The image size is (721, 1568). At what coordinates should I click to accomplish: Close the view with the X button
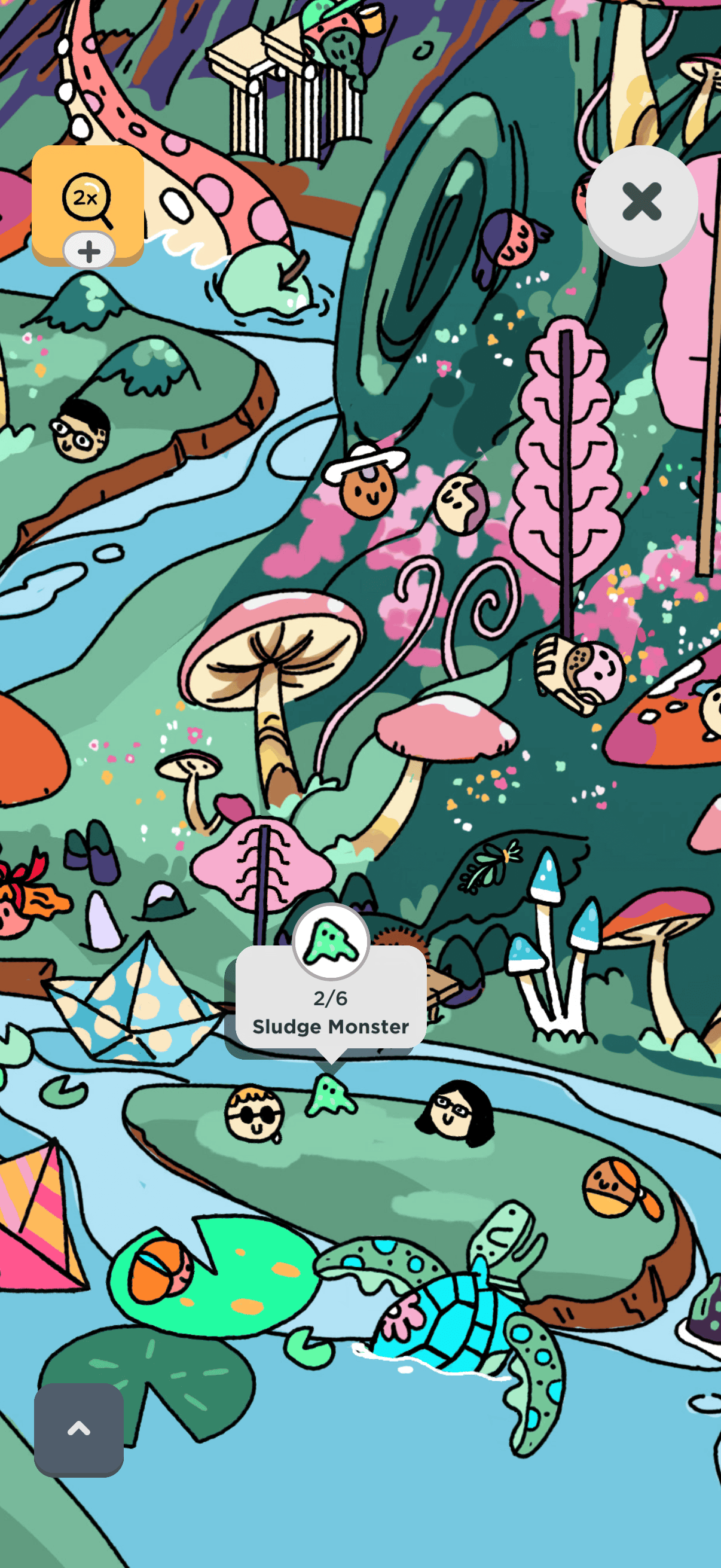(641, 202)
